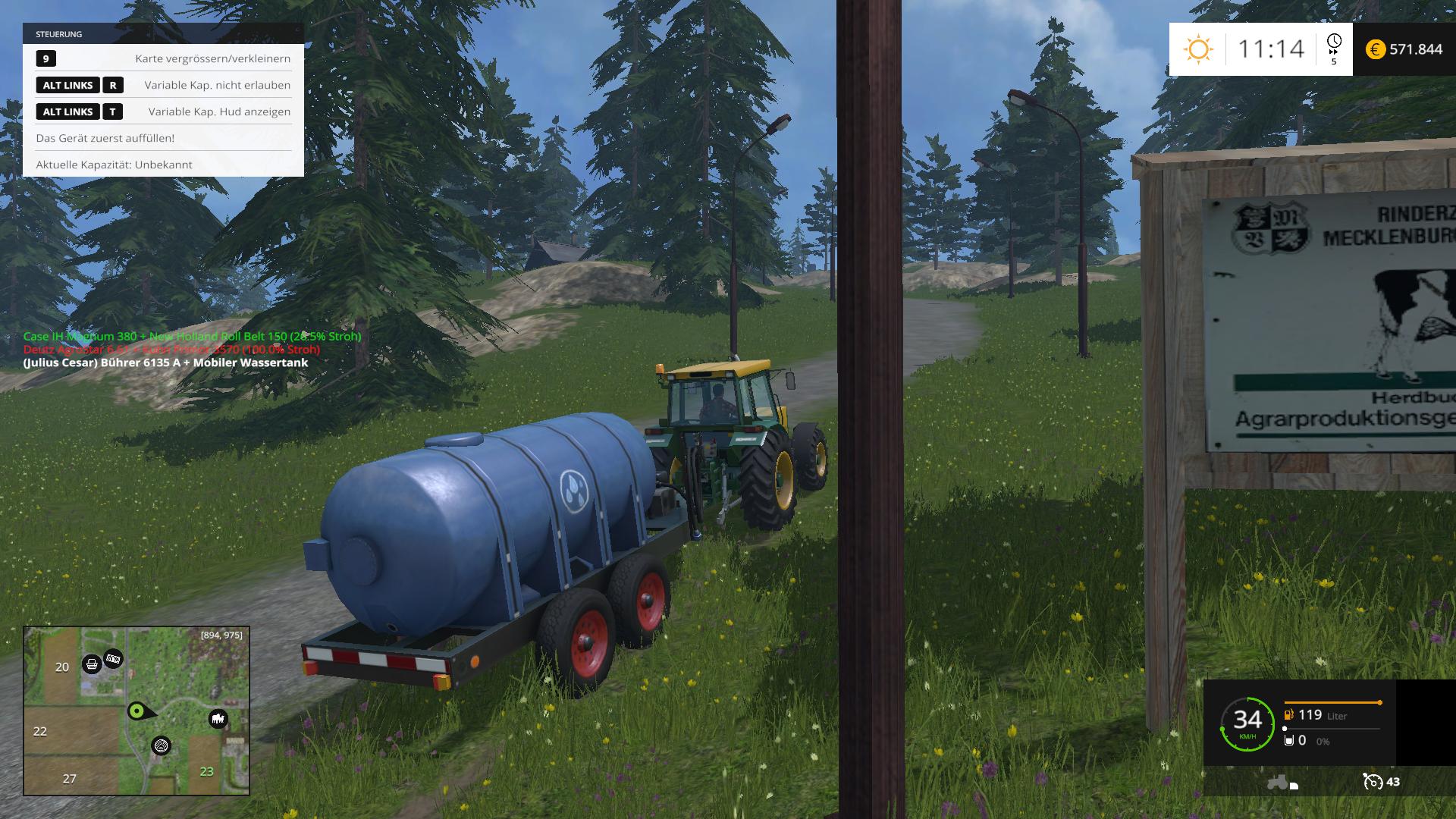The width and height of the screenshot is (1456, 819).
Task: Click the sunny weather icon
Action: (x=1198, y=49)
